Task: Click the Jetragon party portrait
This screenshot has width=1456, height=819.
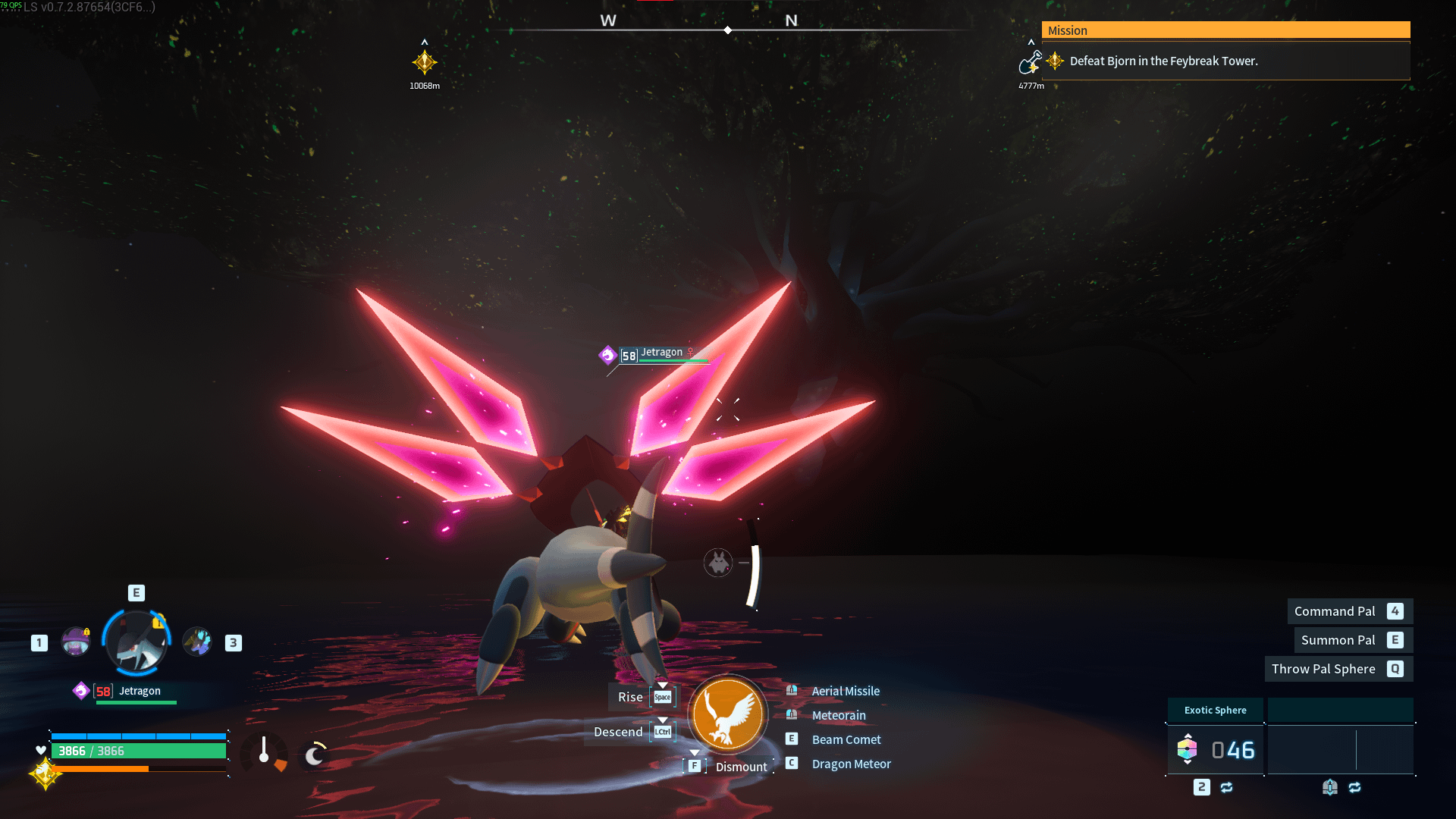Action: pyautogui.click(x=136, y=643)
